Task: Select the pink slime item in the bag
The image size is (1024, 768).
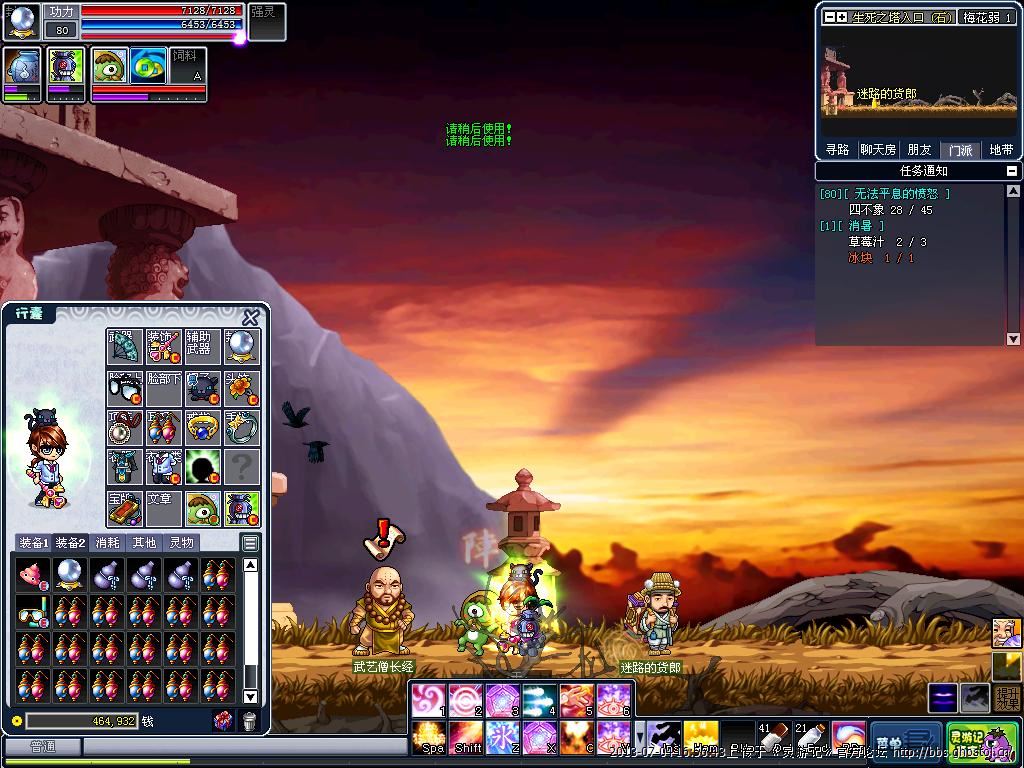Action: pos(33,573)
